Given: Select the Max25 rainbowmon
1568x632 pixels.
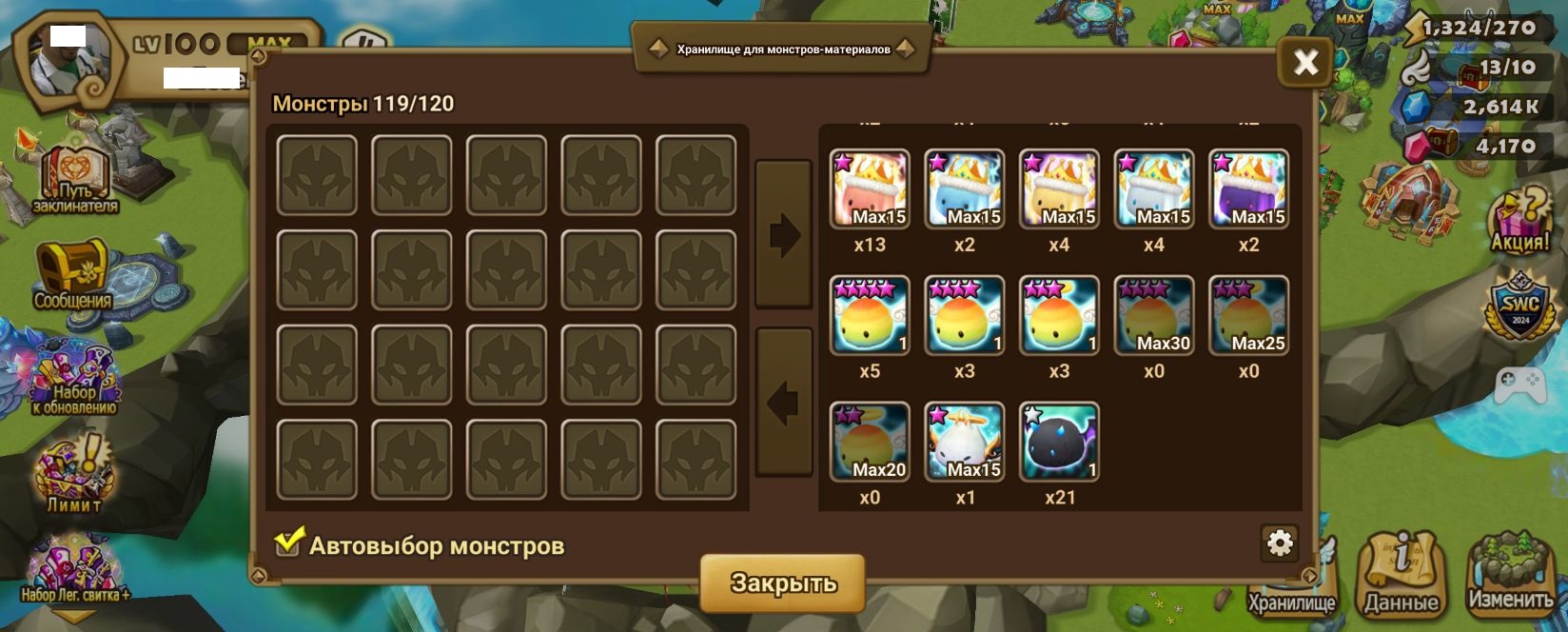Looking at the screenshot, I should point(1248,315).
